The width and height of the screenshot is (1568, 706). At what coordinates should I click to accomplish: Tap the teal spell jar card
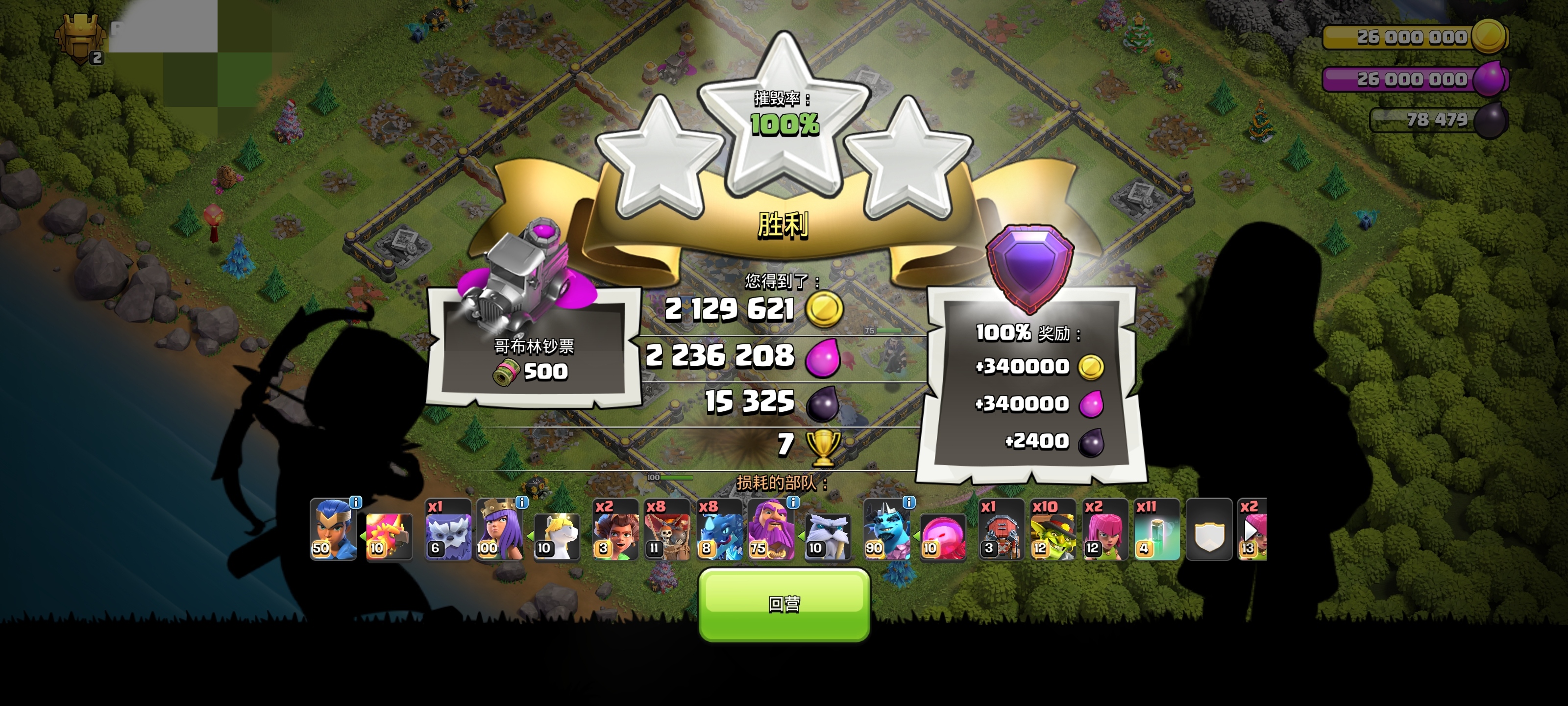tap(1156, 530)
